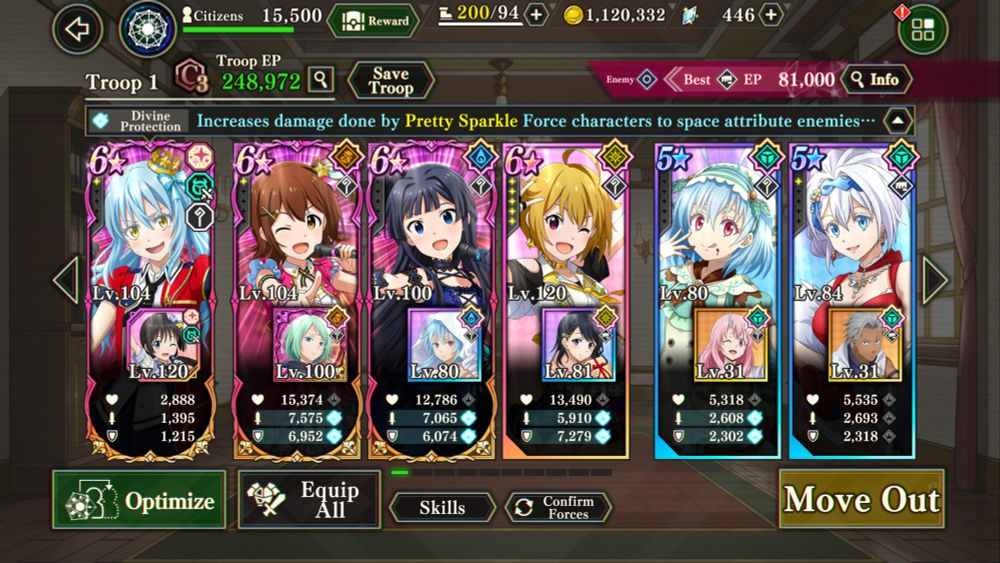Open enemy Info panel

[x=876, y=79]
